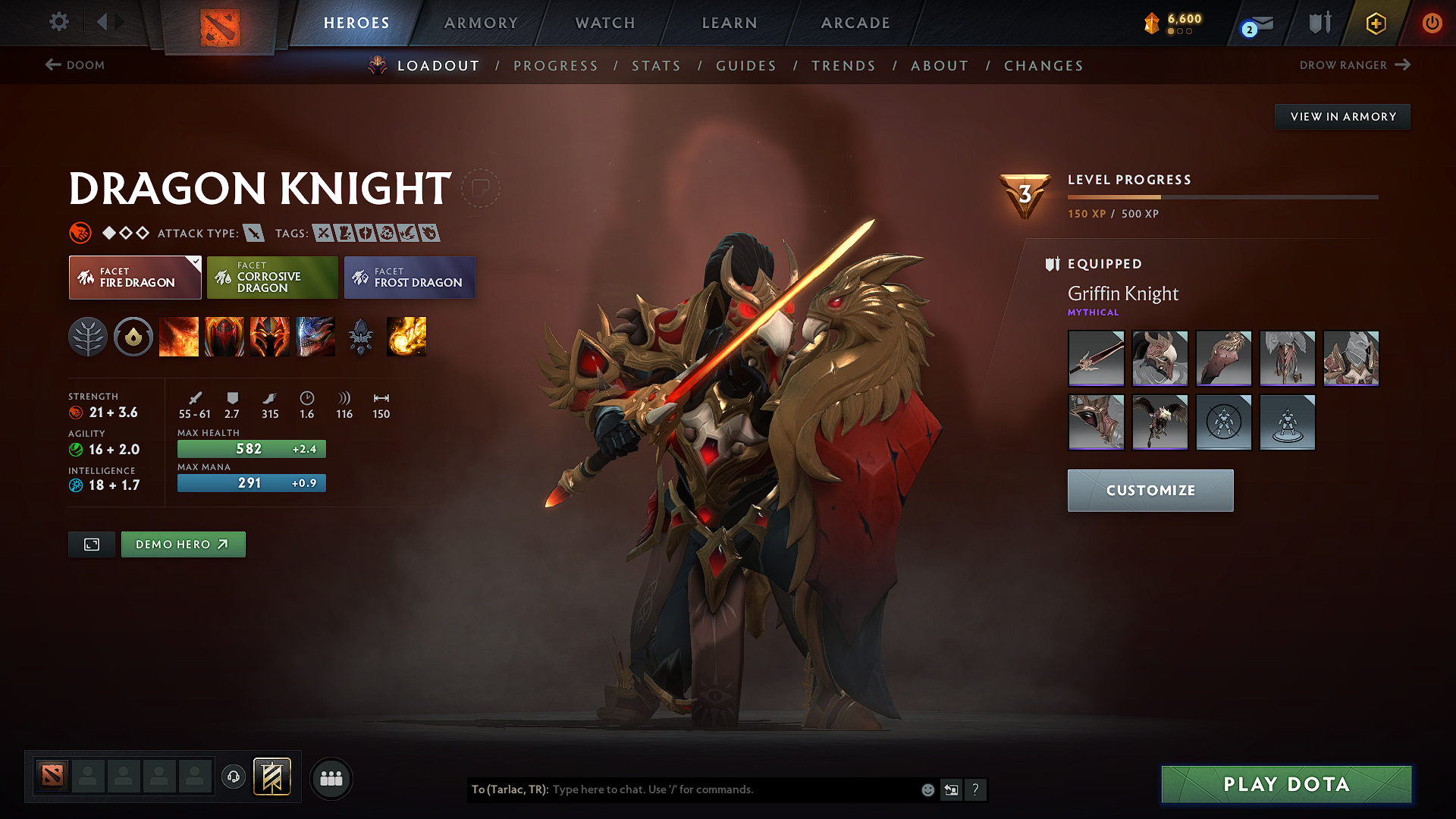Screen dimensions: 1456x819
Task: Open the Learn section
Action: [730, 23]
